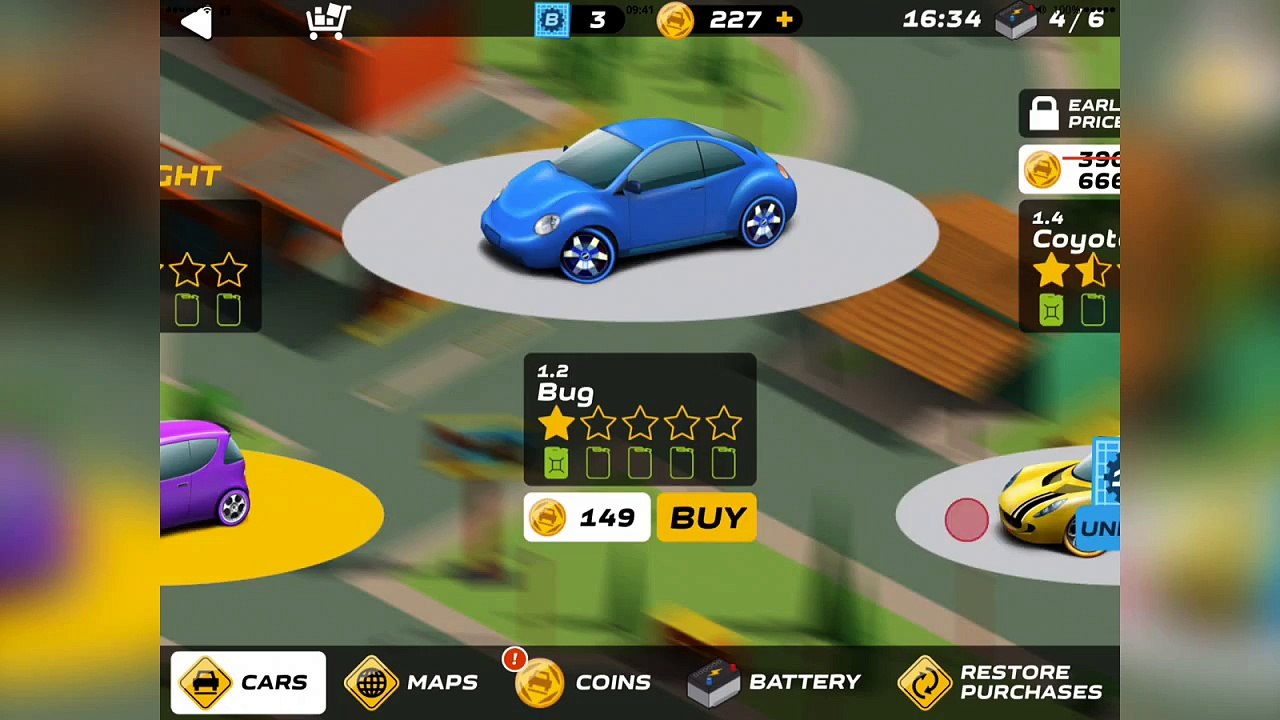Go back using the white arrow
Viewport: 1280px width, 720px height.
pyautogui.click(x=196, y=22)
